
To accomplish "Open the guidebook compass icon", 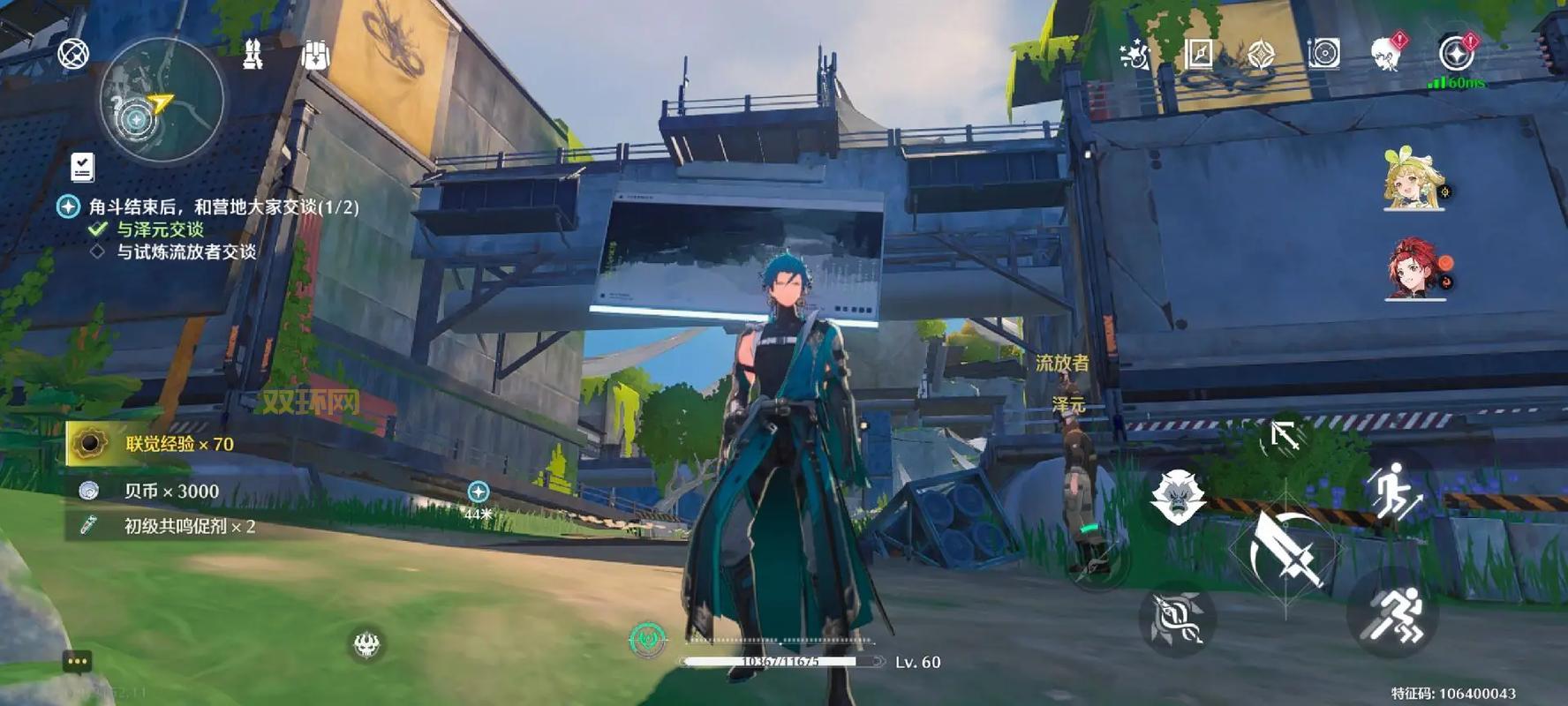I will tap(1198, 54).
